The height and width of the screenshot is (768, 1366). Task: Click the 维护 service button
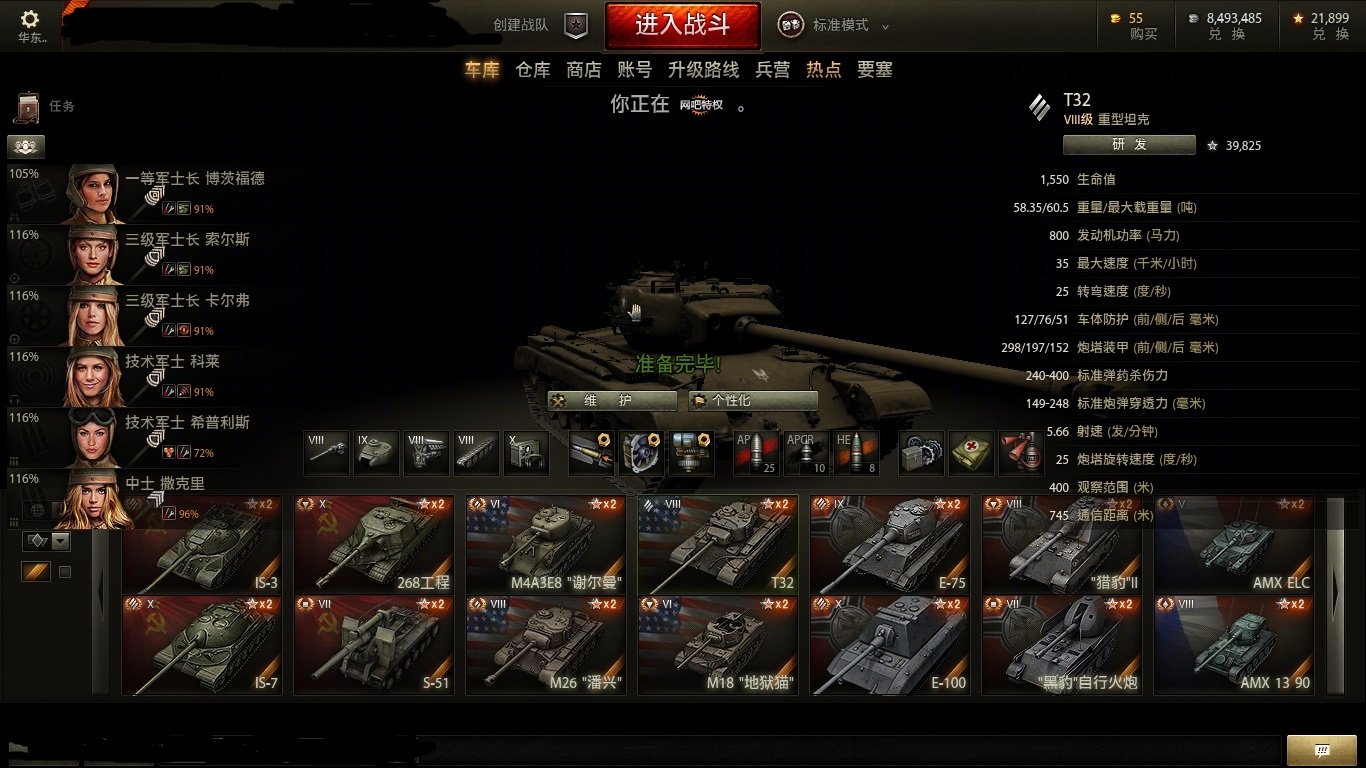(612, 400)
